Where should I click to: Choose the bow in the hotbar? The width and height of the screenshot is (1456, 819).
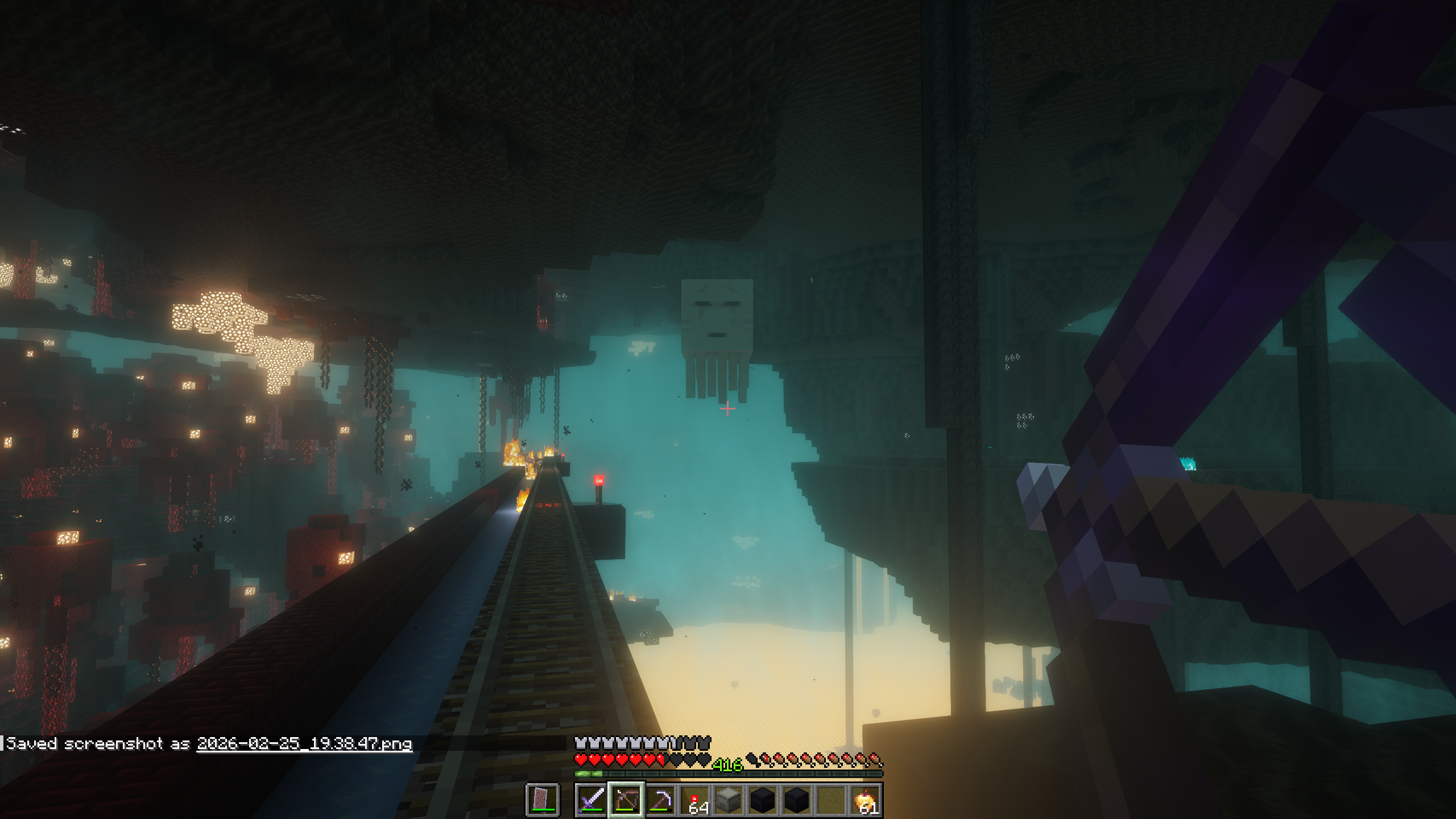click(x=626, y=800)
